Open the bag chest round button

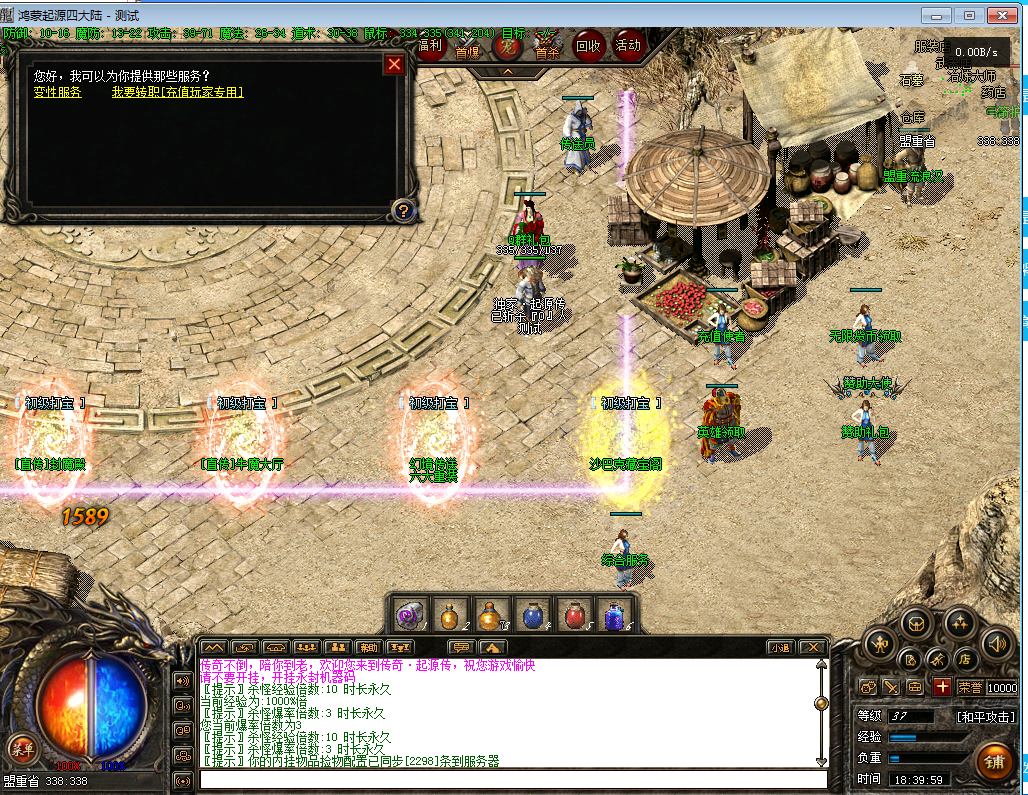click(x=915, y=624)
